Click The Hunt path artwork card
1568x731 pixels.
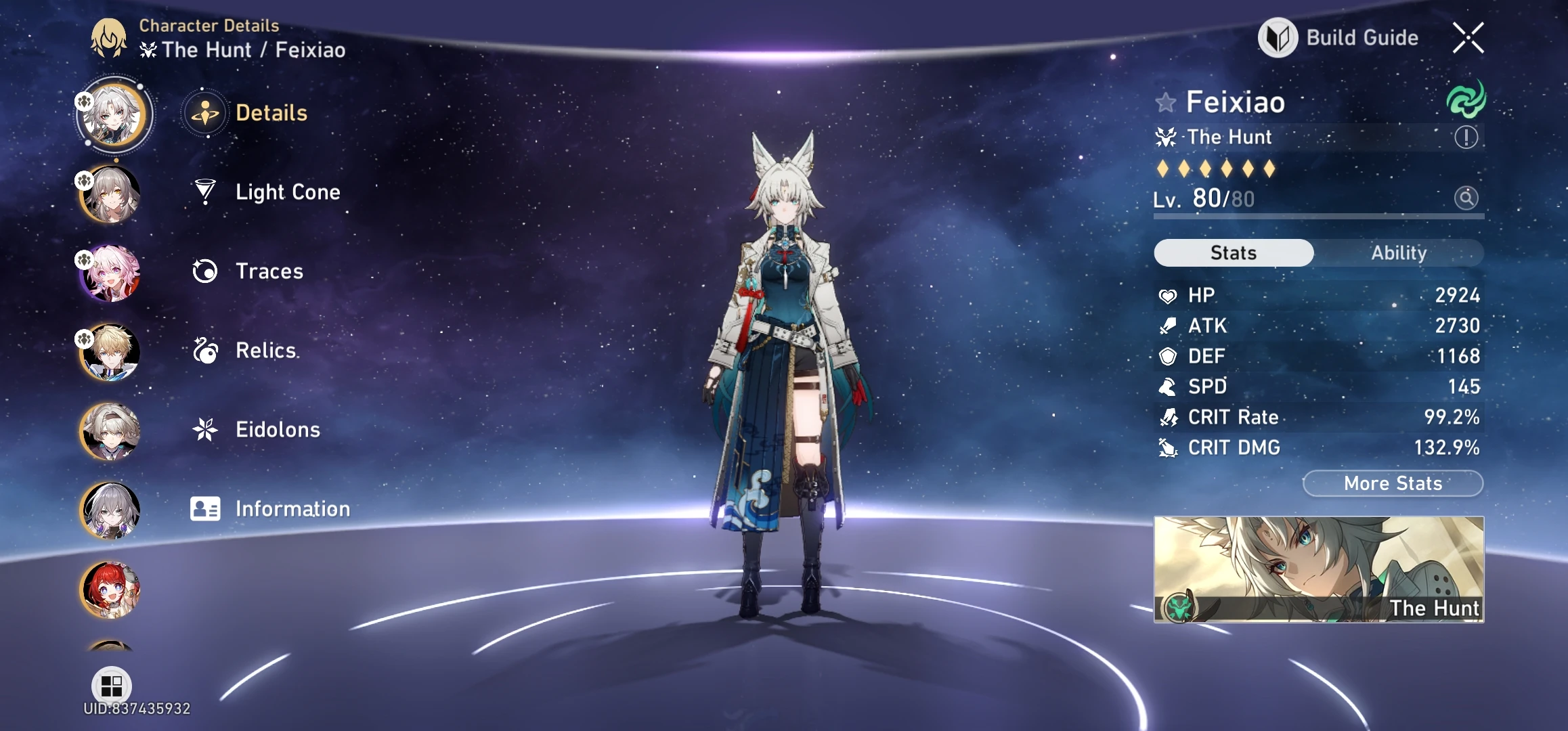click(1319, 569)
